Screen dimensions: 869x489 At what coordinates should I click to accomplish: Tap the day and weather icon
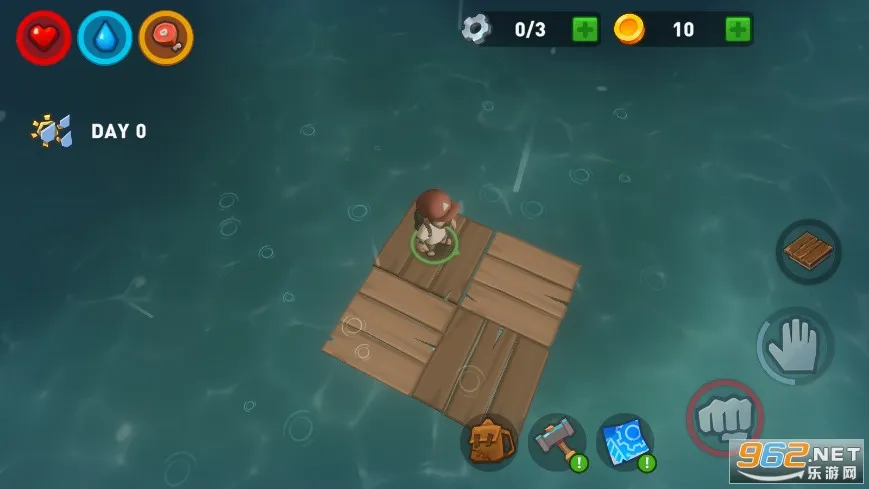click(x=51, y=131)
